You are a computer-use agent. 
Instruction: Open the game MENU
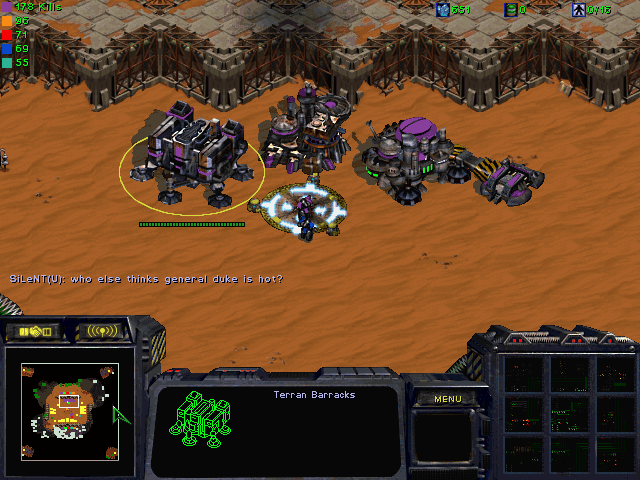tap(447, 399)
